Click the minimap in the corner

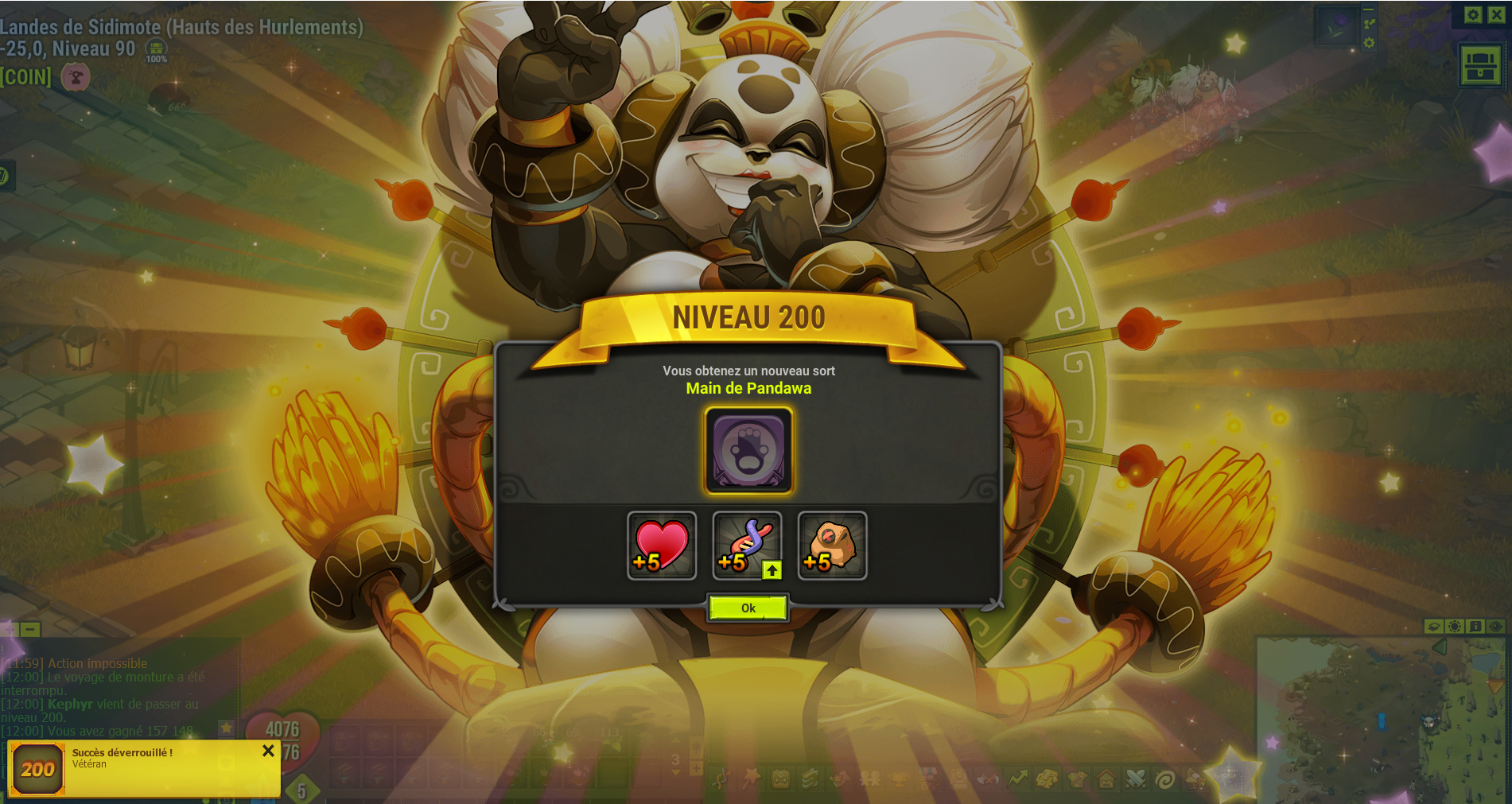coord(1382,720)
